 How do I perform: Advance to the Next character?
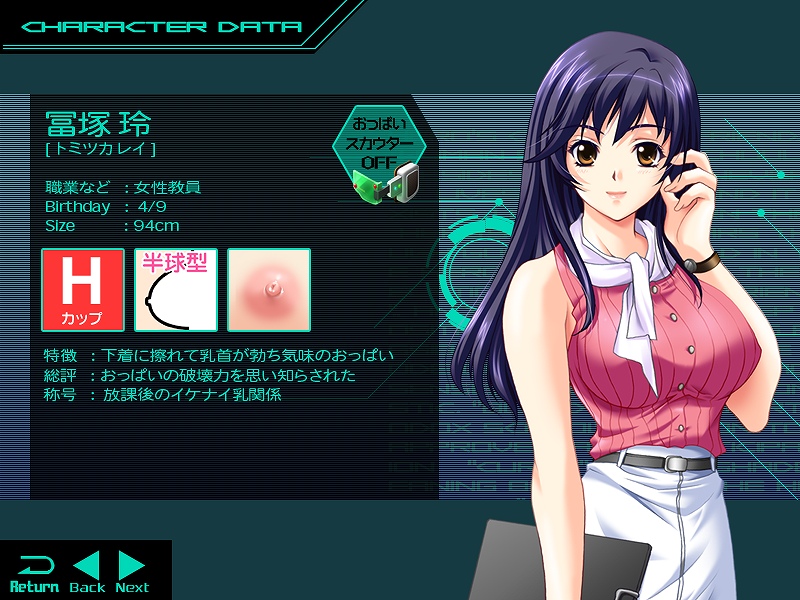132,573
